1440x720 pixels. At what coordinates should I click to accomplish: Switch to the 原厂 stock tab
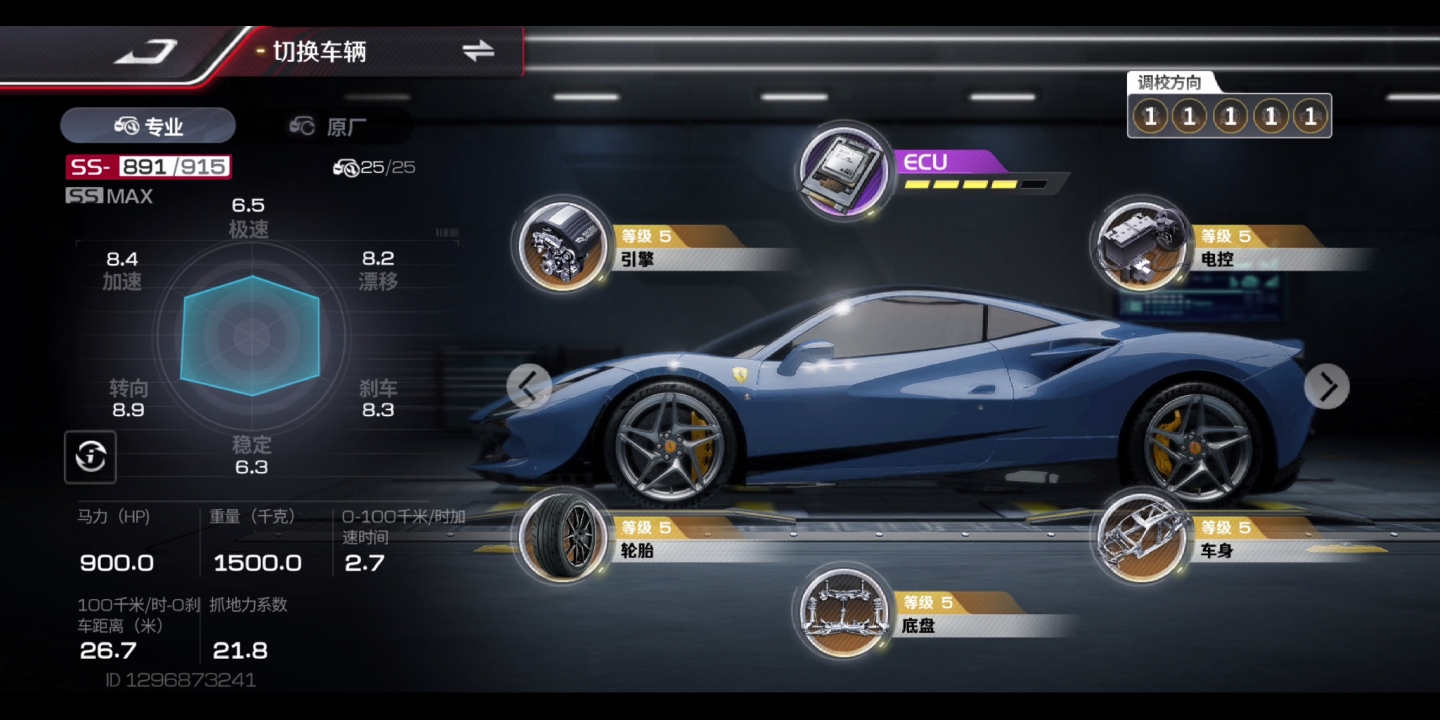click(328, 126)
